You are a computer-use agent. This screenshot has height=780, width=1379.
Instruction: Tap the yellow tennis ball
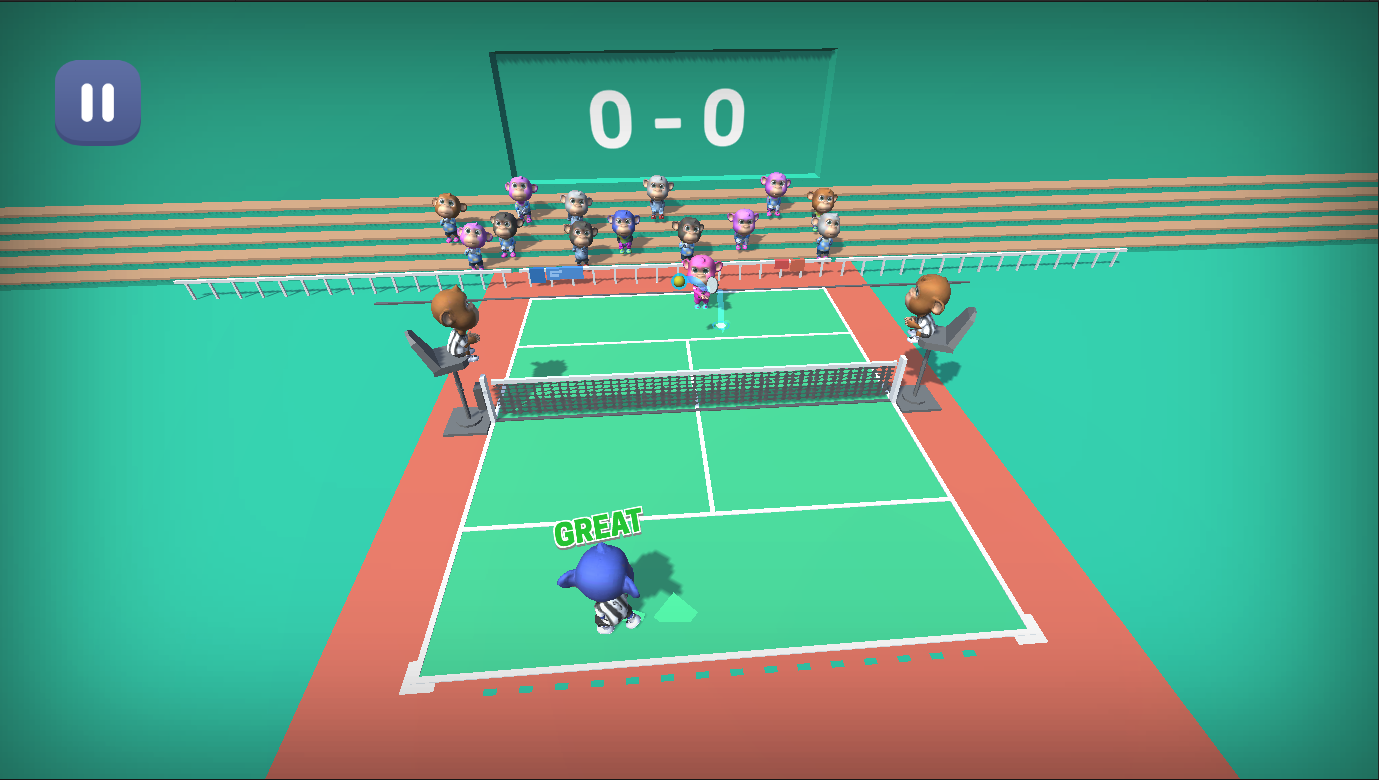click(679, 282)
